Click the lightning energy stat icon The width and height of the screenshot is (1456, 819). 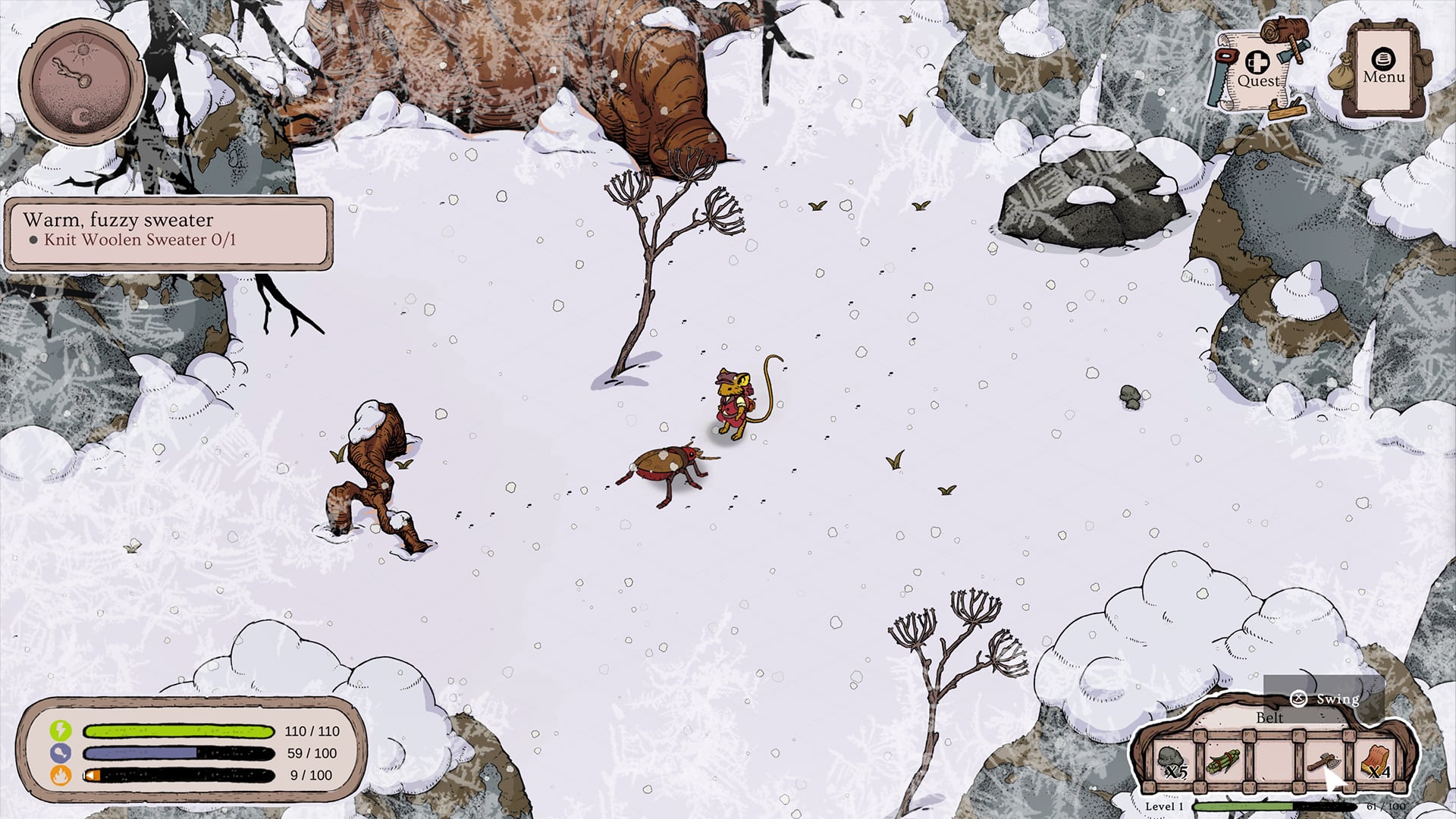coord(62,732)
